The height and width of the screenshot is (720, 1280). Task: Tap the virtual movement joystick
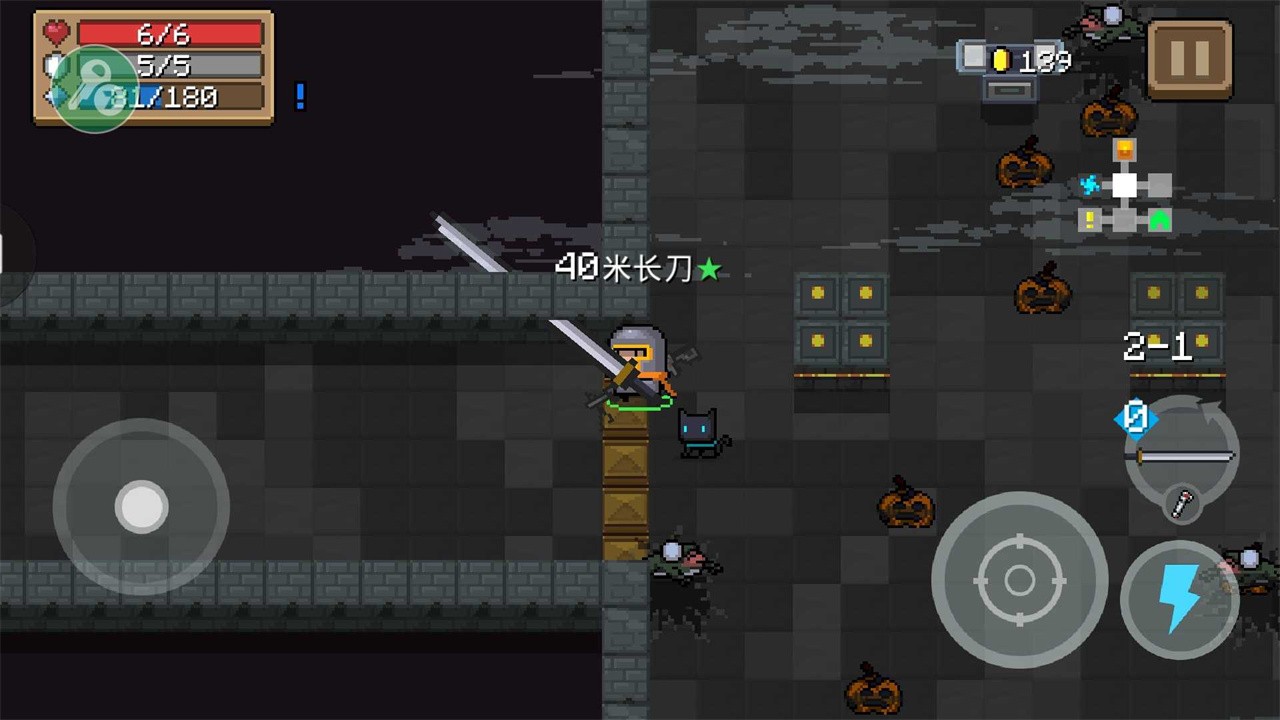[x=141, y=507]
